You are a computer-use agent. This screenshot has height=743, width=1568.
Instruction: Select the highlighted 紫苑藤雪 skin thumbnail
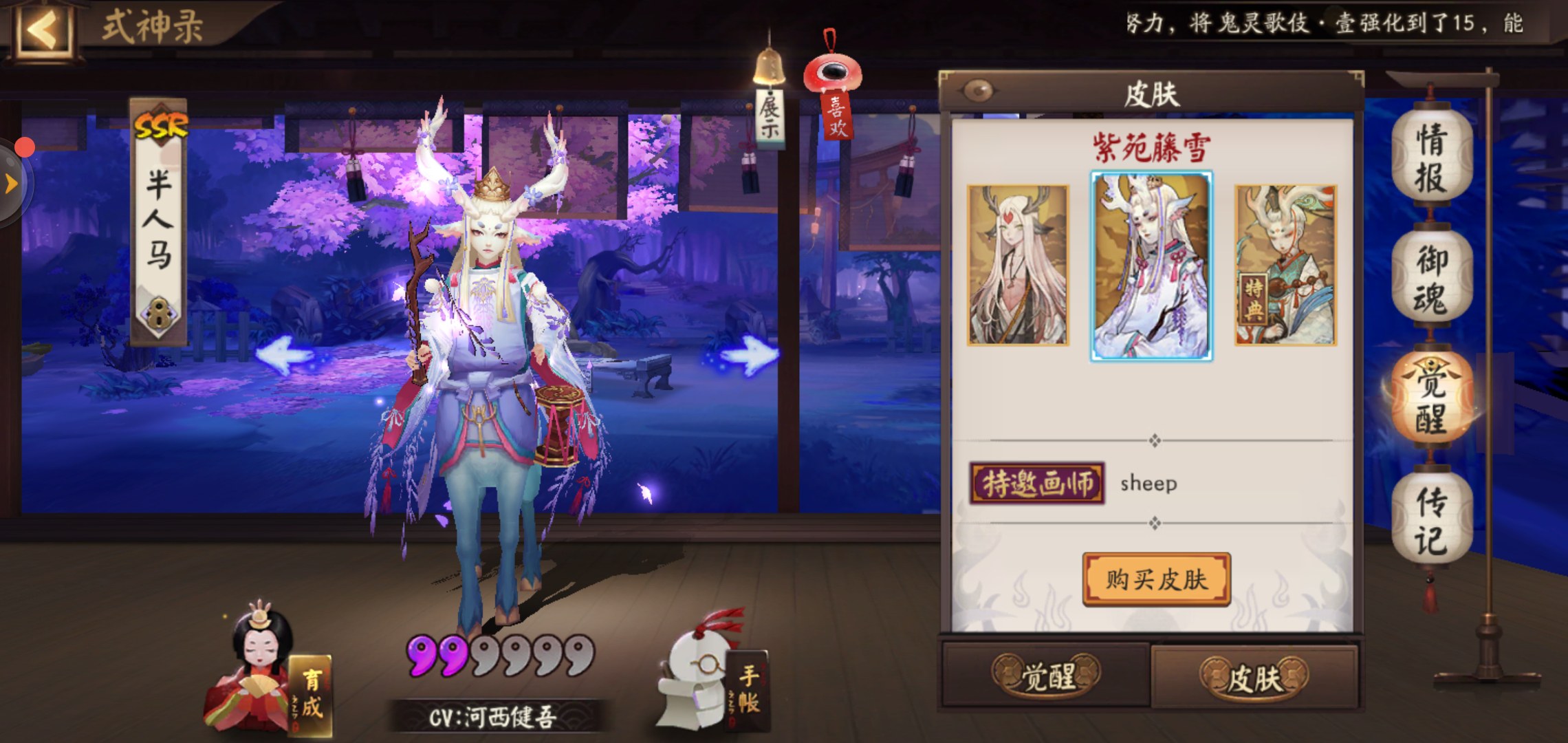click(1151, 266)
